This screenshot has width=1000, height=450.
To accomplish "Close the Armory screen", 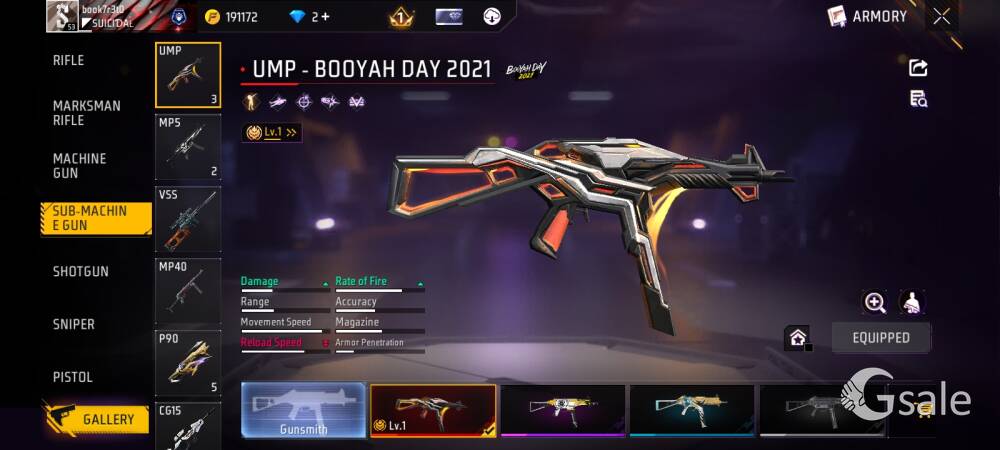I will (942, 16).
